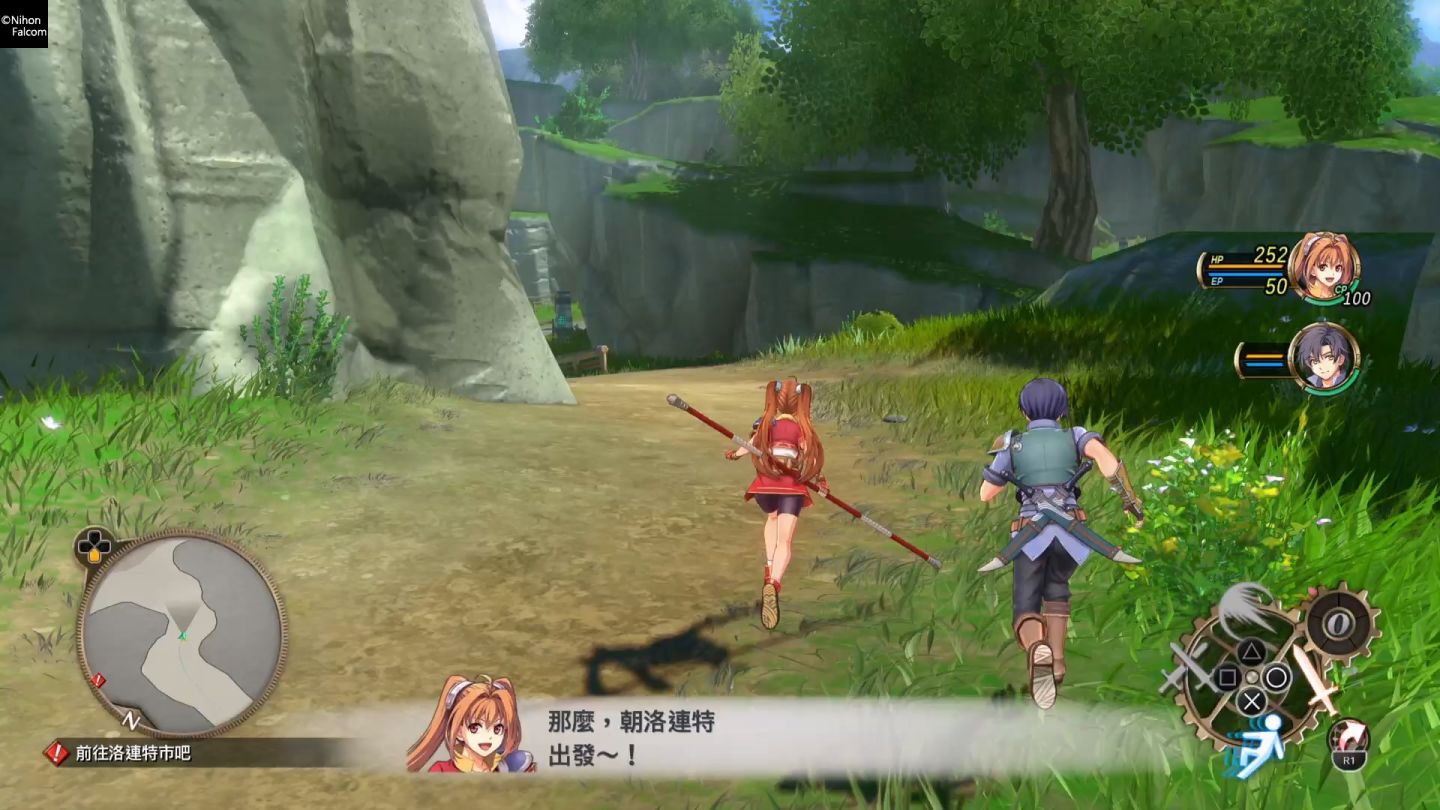Click the N compass marker on the minimap
Viewport: 1440px width, 810px height.
coord(129,719)
